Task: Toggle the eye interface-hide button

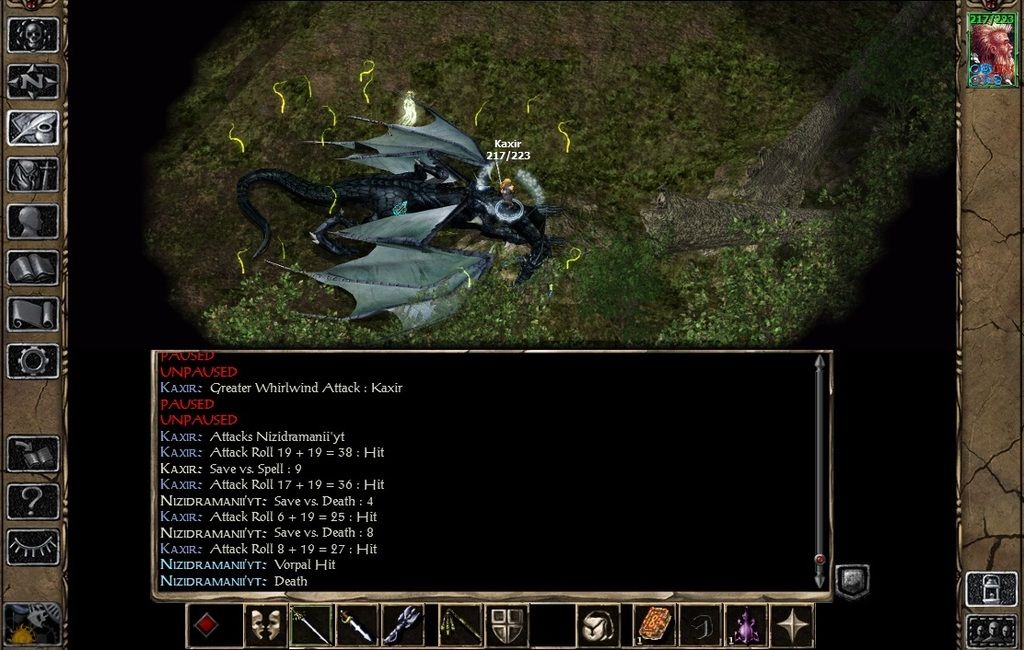Action: pyautogui.click(x=33, y=547)
